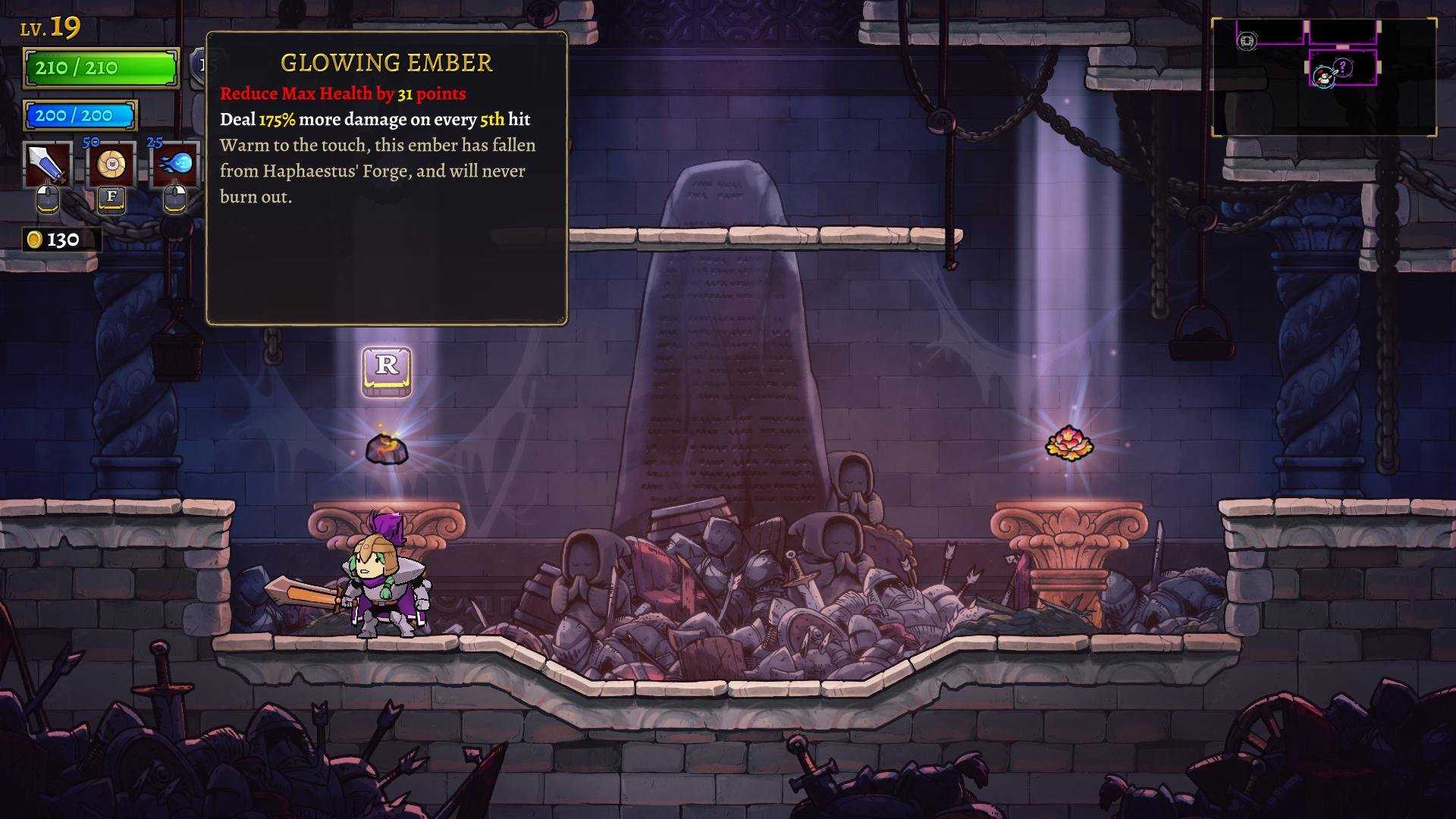This screenshot has height=819, width=1456.
Task: Cast the blue fireball spell icon
Action: coord(176,165)
